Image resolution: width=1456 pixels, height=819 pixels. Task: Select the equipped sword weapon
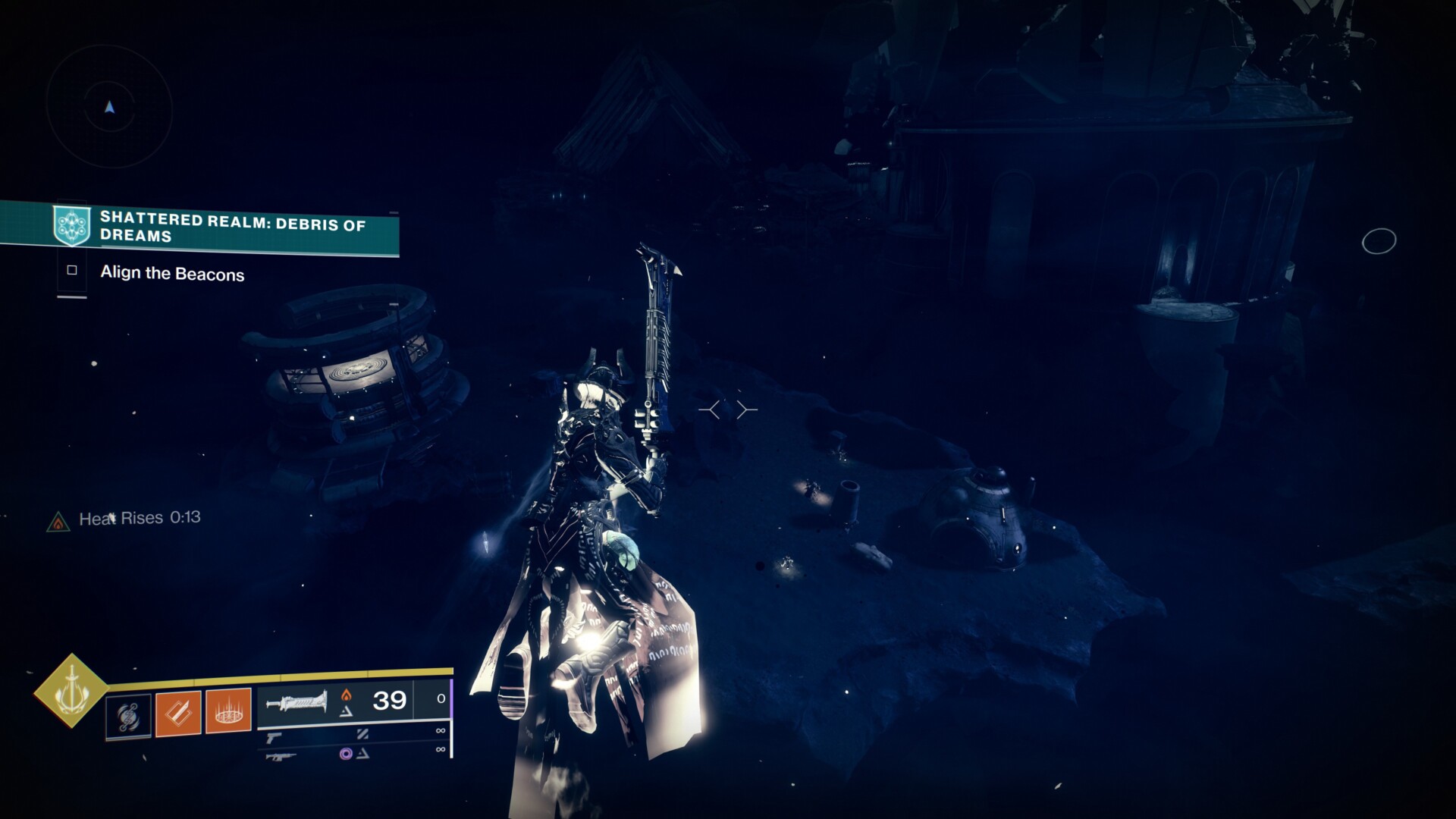pyautogui.click(x=297, y=701)
